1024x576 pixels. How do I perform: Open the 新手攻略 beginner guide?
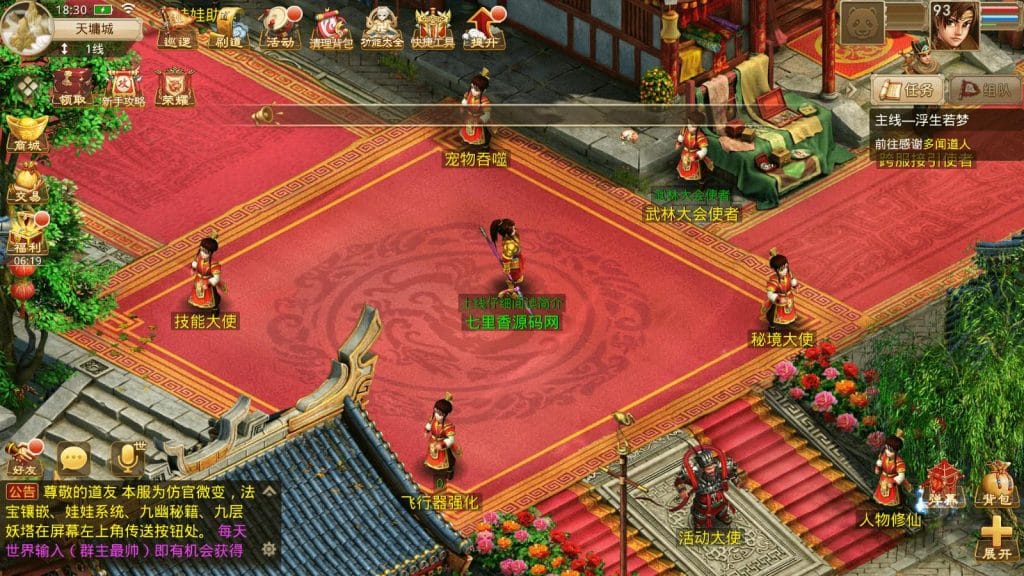pos(124,86)
